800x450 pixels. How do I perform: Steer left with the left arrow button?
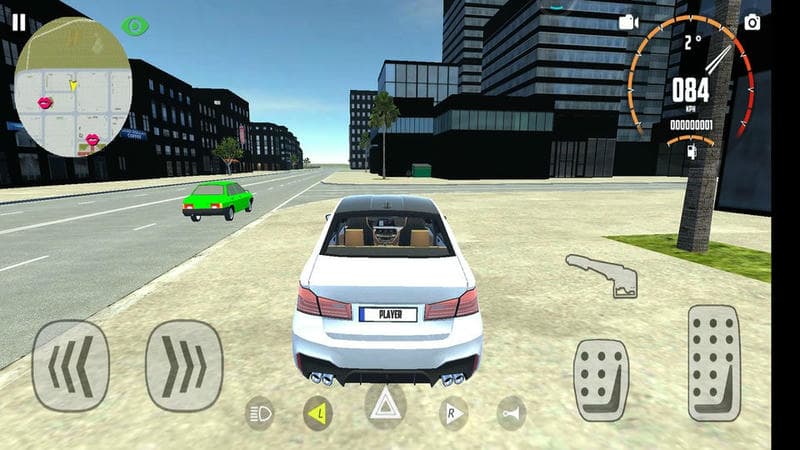click(71, 365)
